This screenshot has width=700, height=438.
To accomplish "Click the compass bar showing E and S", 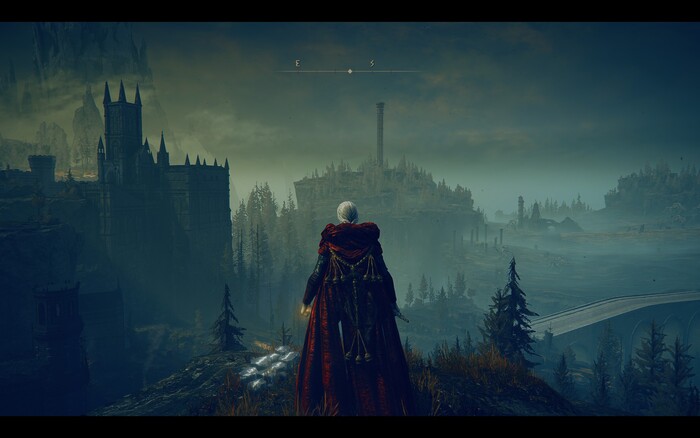I will pyautogui.click(x=348, y=69).
